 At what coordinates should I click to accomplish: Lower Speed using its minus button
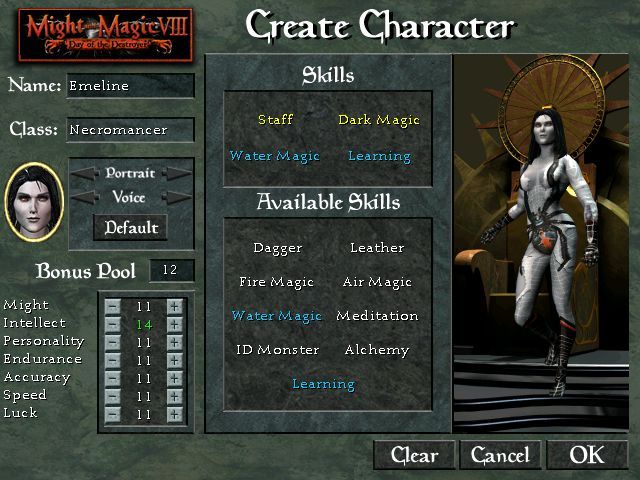click(x=113, y=396)
